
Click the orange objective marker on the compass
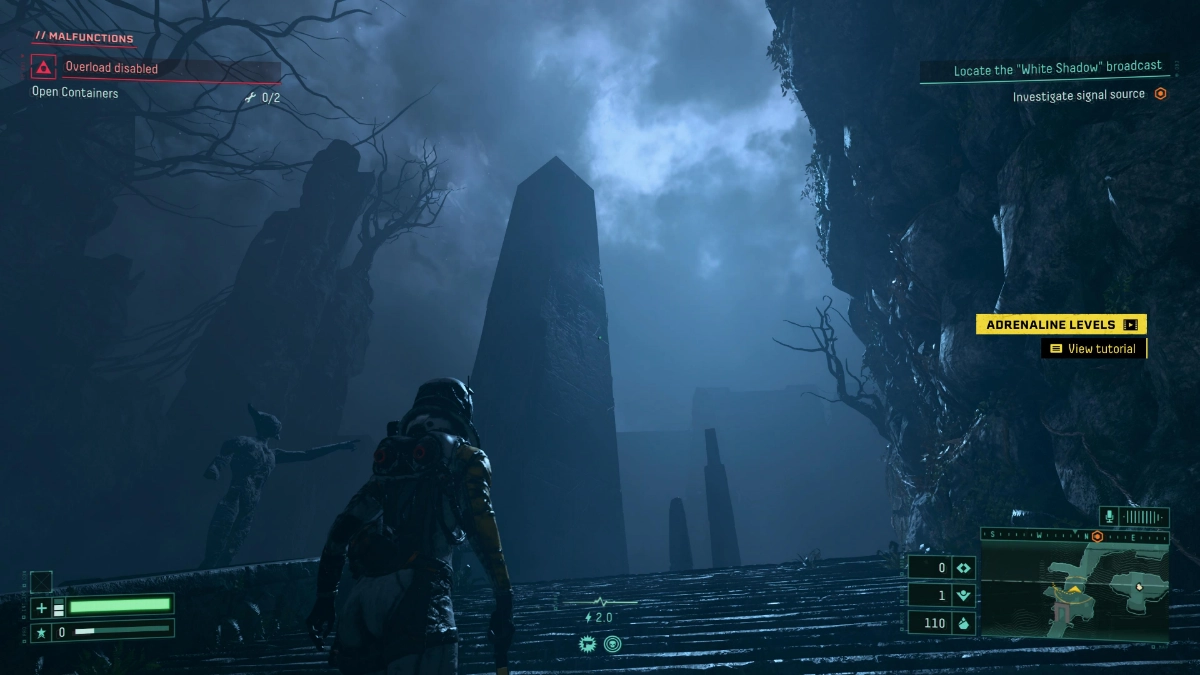pos(1097,536)
